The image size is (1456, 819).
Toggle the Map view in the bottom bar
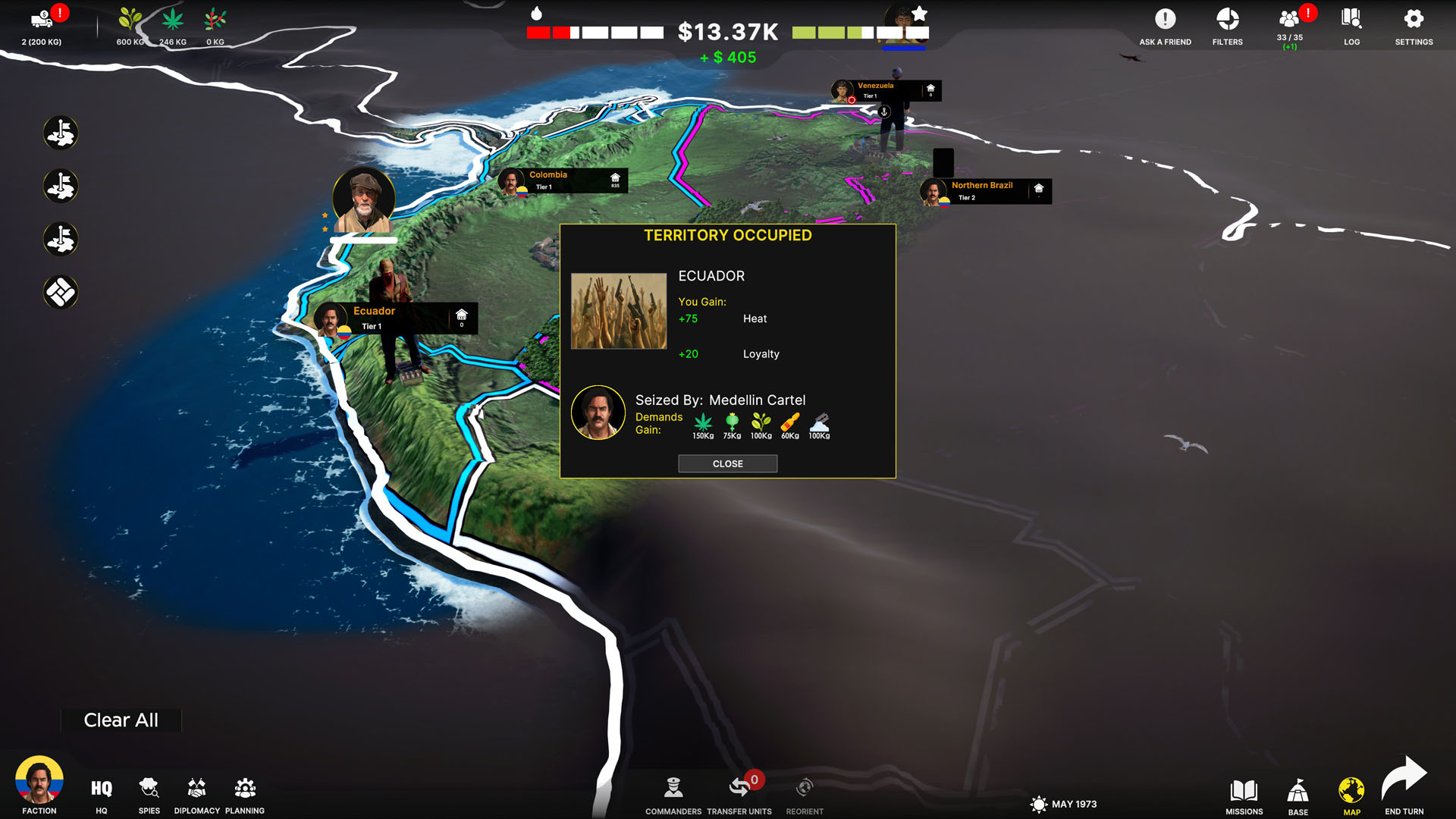click(x=1352, y=789)
